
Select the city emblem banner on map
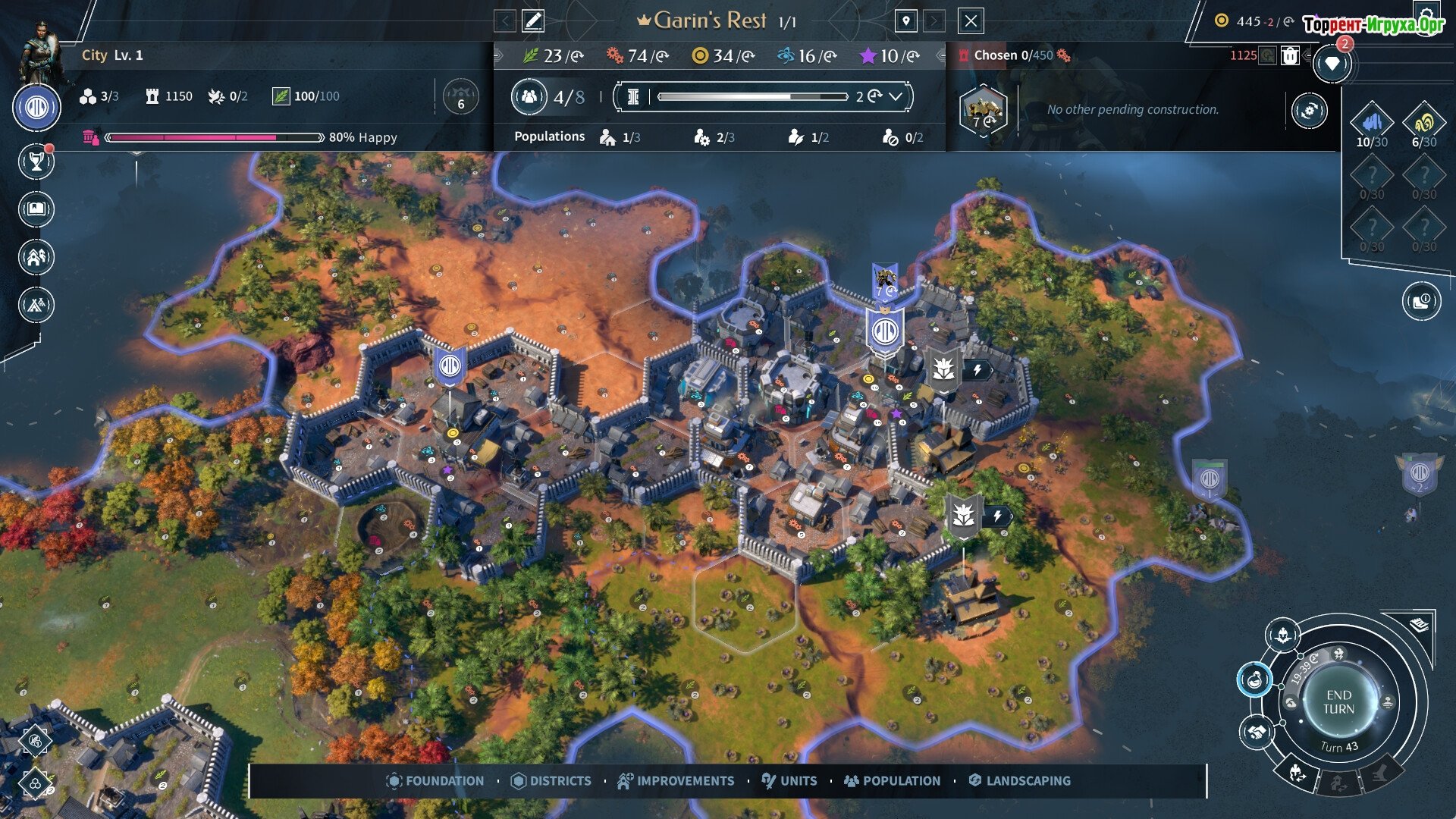coord(885,332)
